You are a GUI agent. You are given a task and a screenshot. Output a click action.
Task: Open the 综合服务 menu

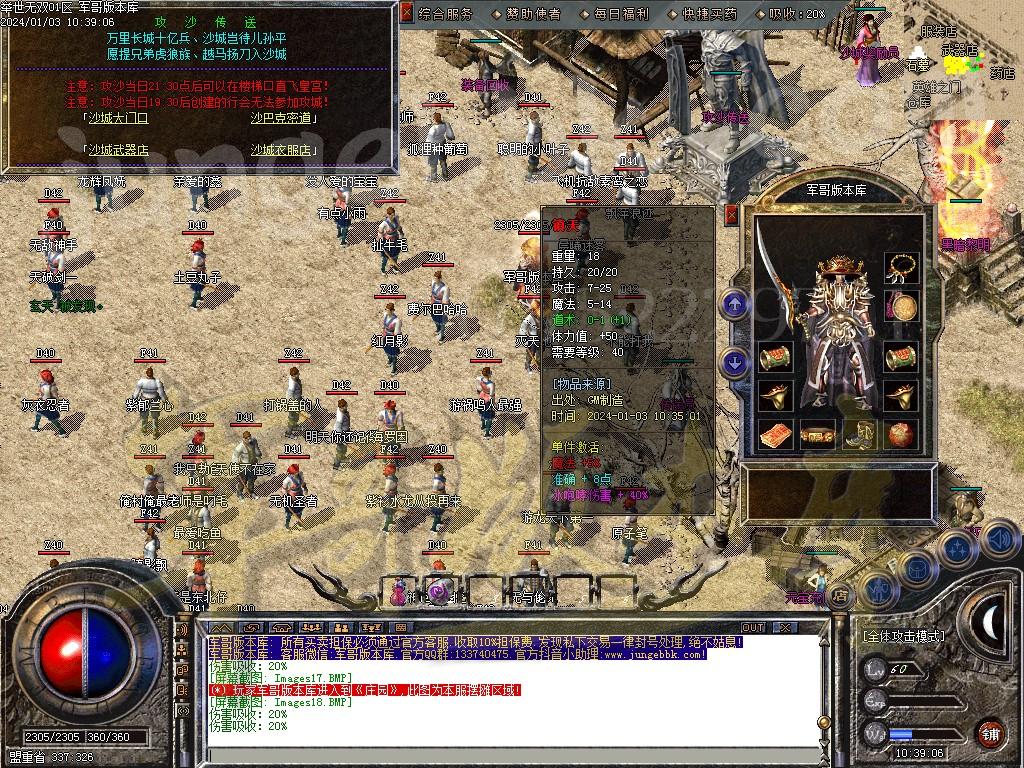(446, 14)
